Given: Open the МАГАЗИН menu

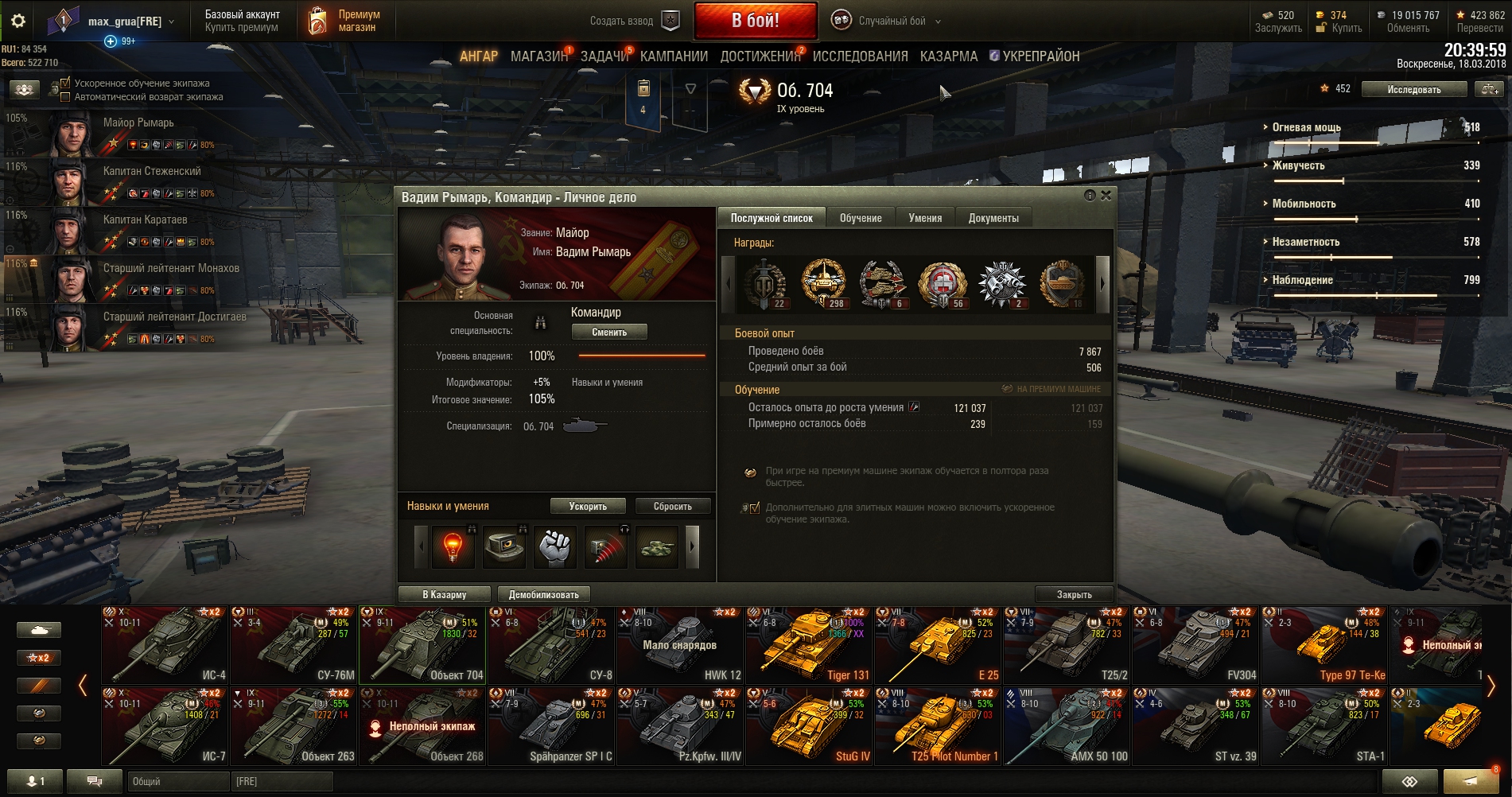Looking at the screenshot, I should pos(538,56).
